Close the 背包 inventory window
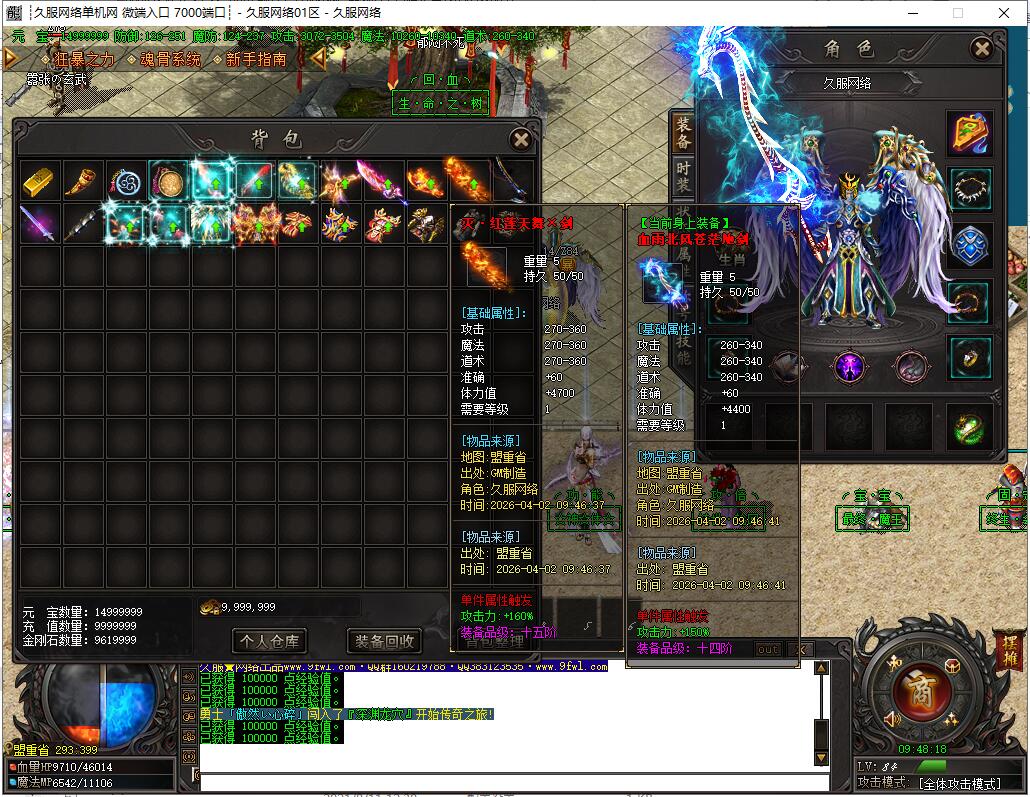Viewport: 1030px width, 797px height. [520, 140]
